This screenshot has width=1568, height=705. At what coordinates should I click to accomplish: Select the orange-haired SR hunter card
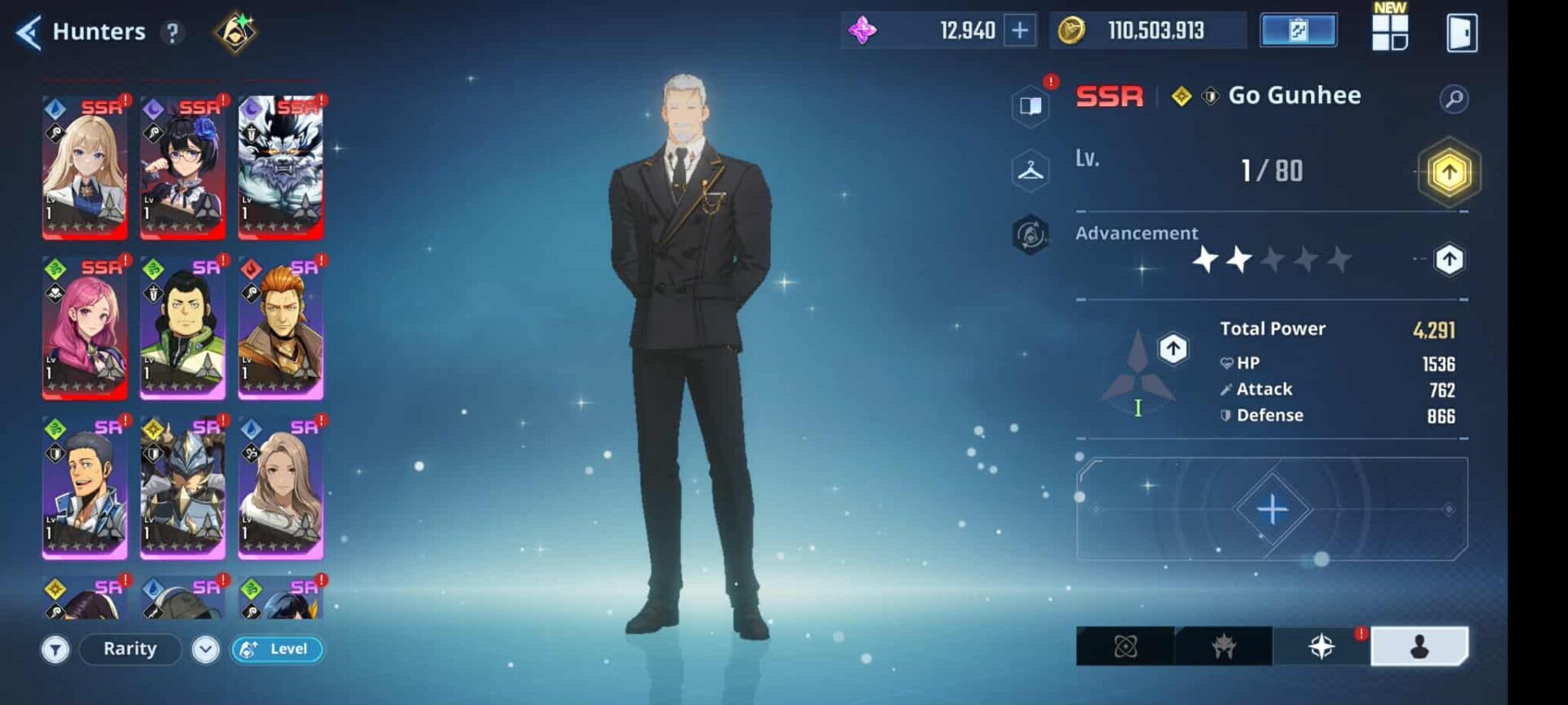280,327
